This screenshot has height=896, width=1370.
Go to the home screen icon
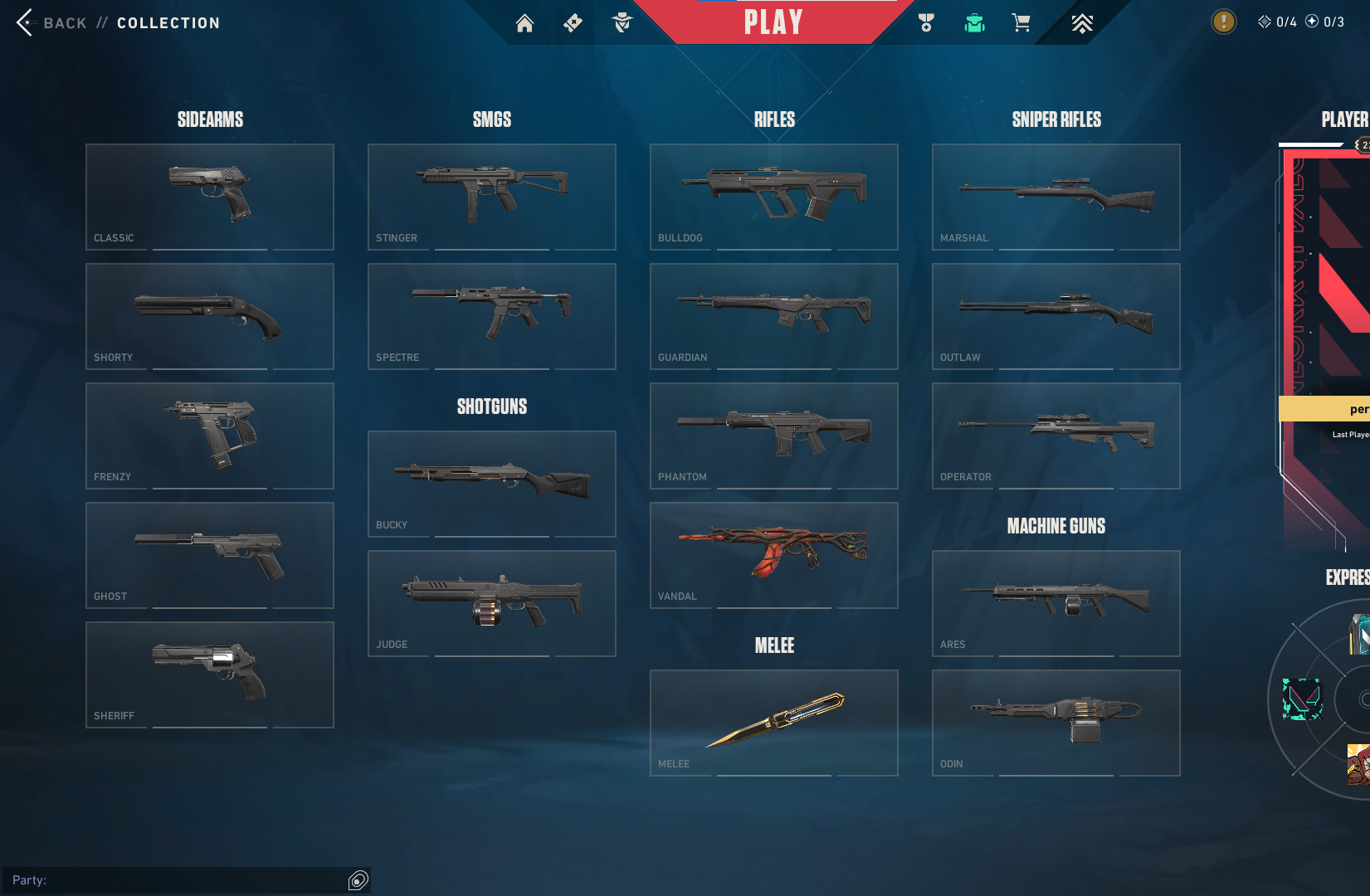point(524,23)
